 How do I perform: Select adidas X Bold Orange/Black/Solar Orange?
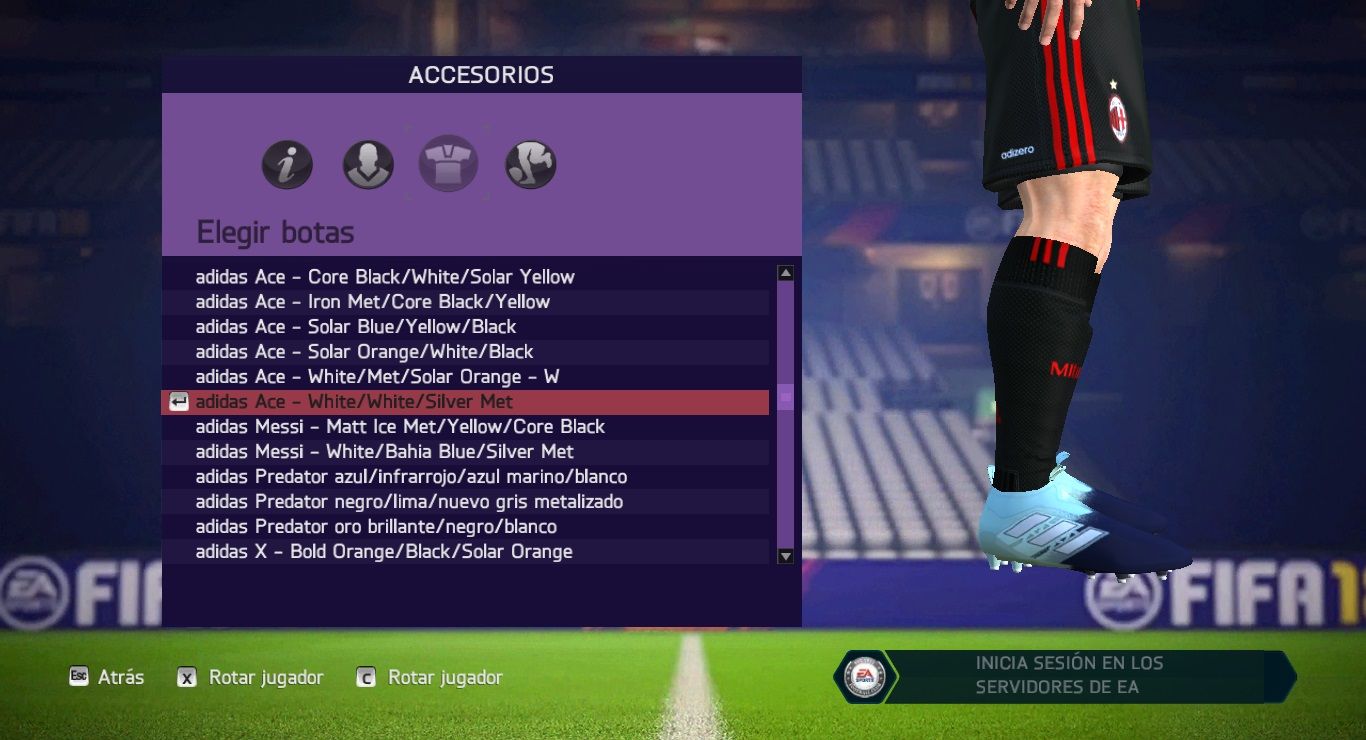click(x=384, y=552)
